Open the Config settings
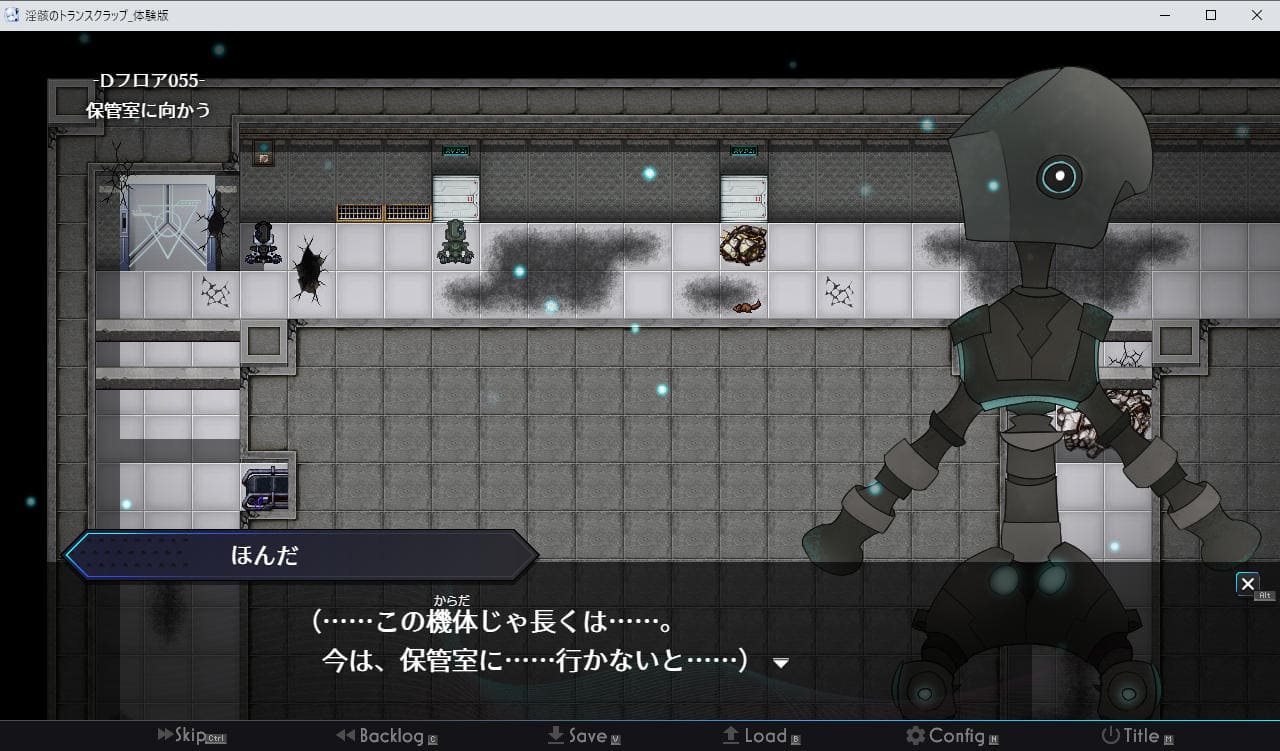The image size is (1280, 751). [x=951, y=736]
